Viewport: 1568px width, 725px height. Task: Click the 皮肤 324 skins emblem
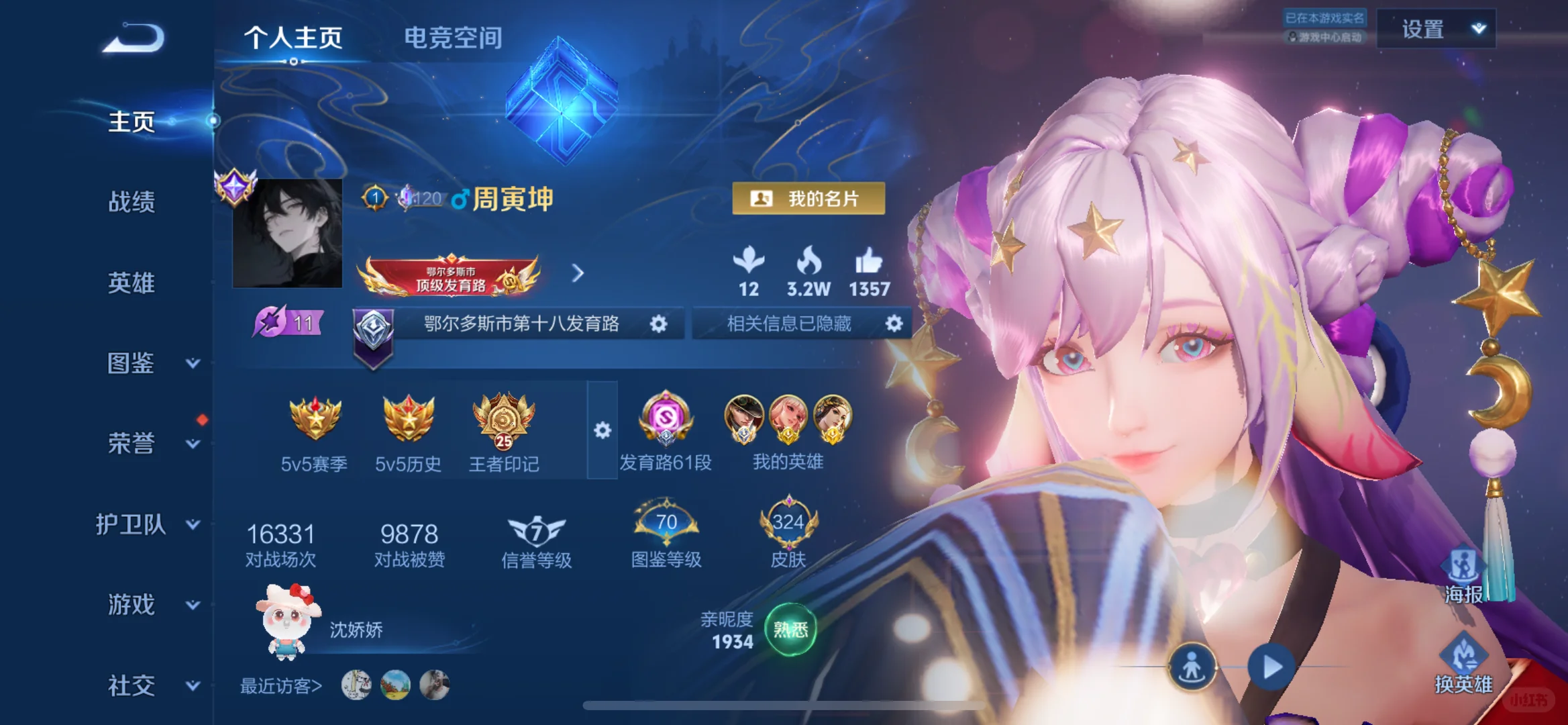788,524
